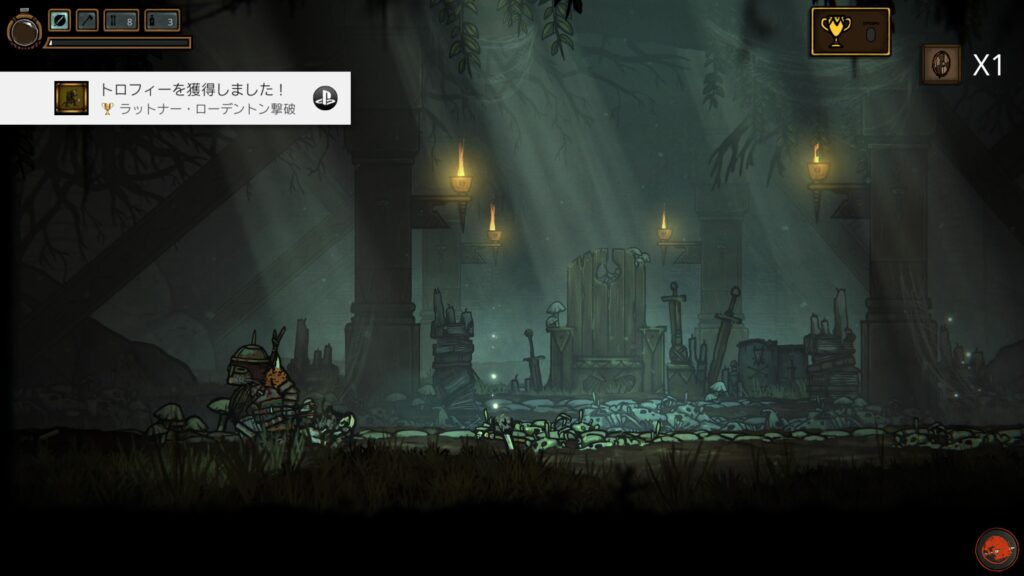This screenshot has height=576, width=1024.
Task: Use the bottle item slot showing 3
Action: (162, 20)
